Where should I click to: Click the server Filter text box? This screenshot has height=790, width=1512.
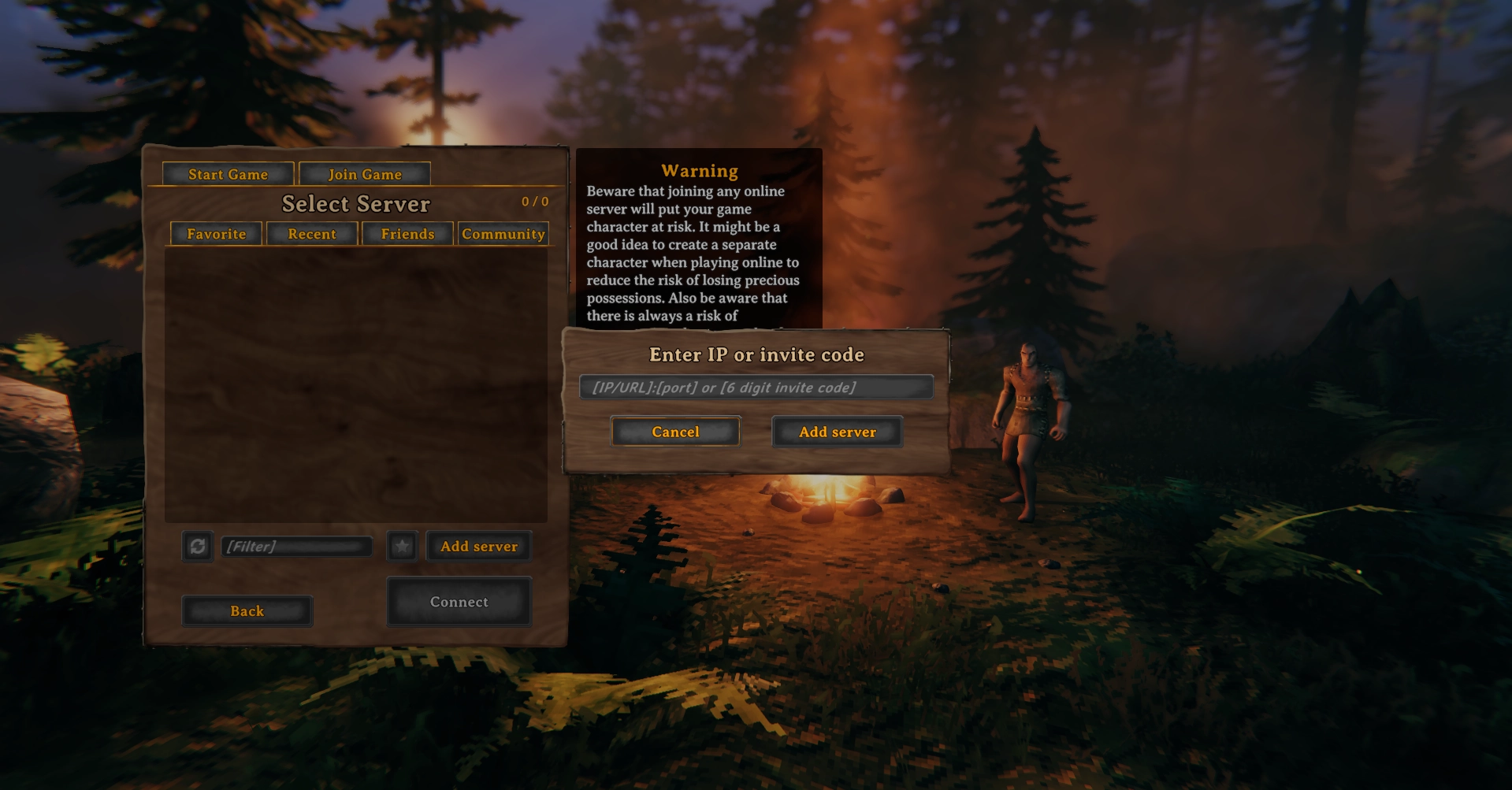(296, 546)
